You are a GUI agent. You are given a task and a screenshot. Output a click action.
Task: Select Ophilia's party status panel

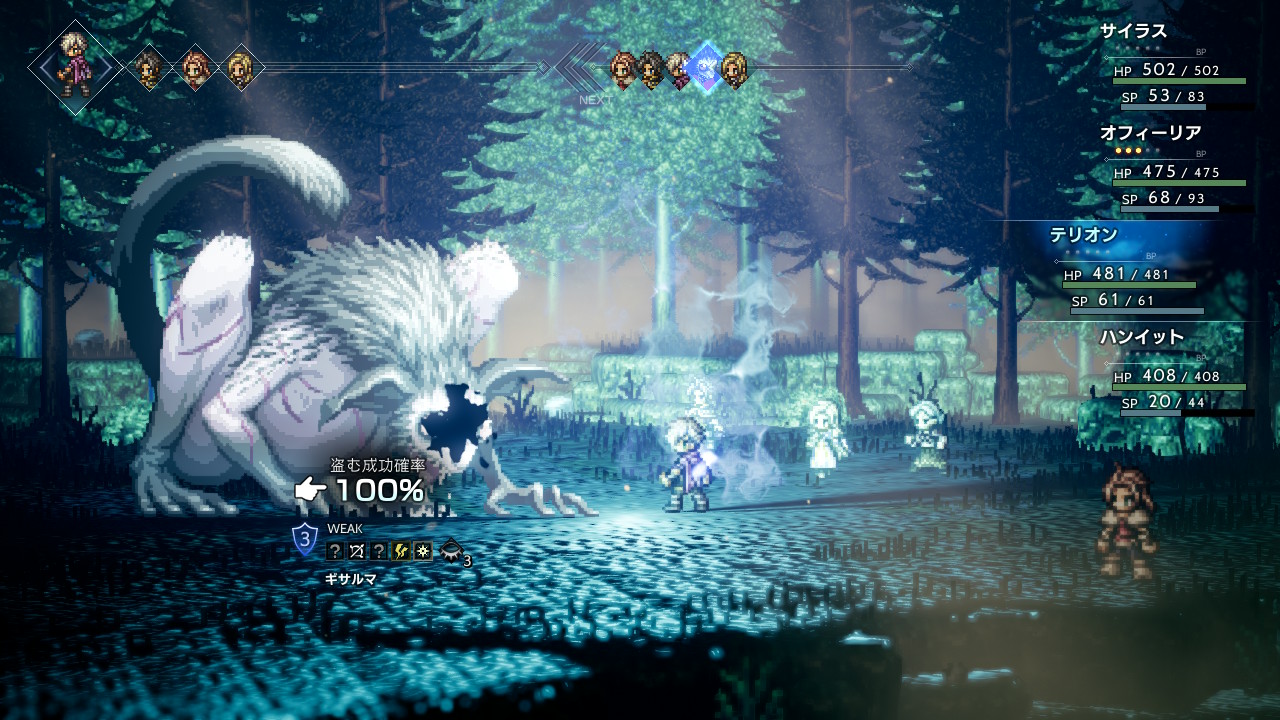pos(1175,170)
